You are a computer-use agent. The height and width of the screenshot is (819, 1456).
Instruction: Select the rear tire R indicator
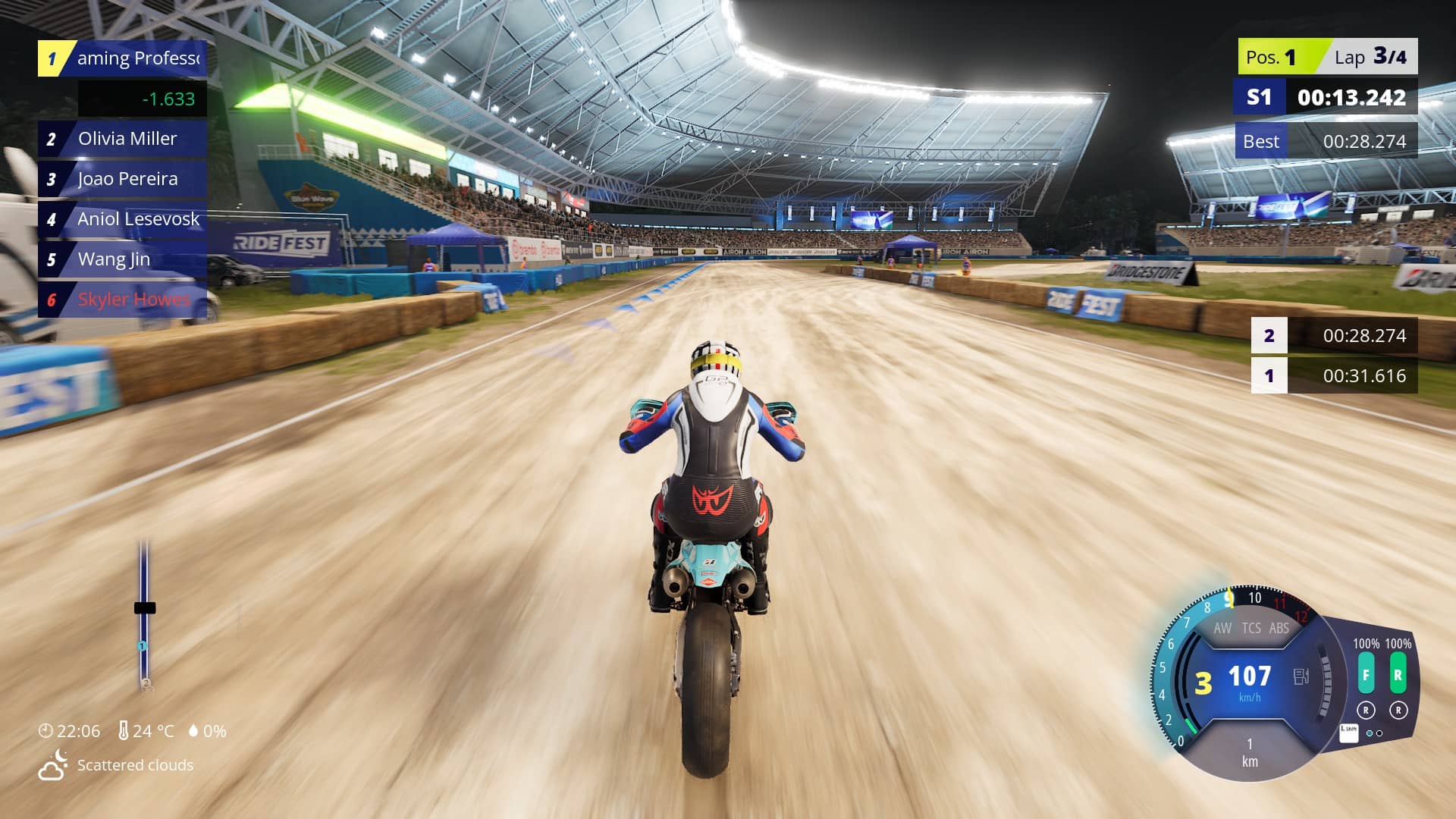pos(1398,675)
